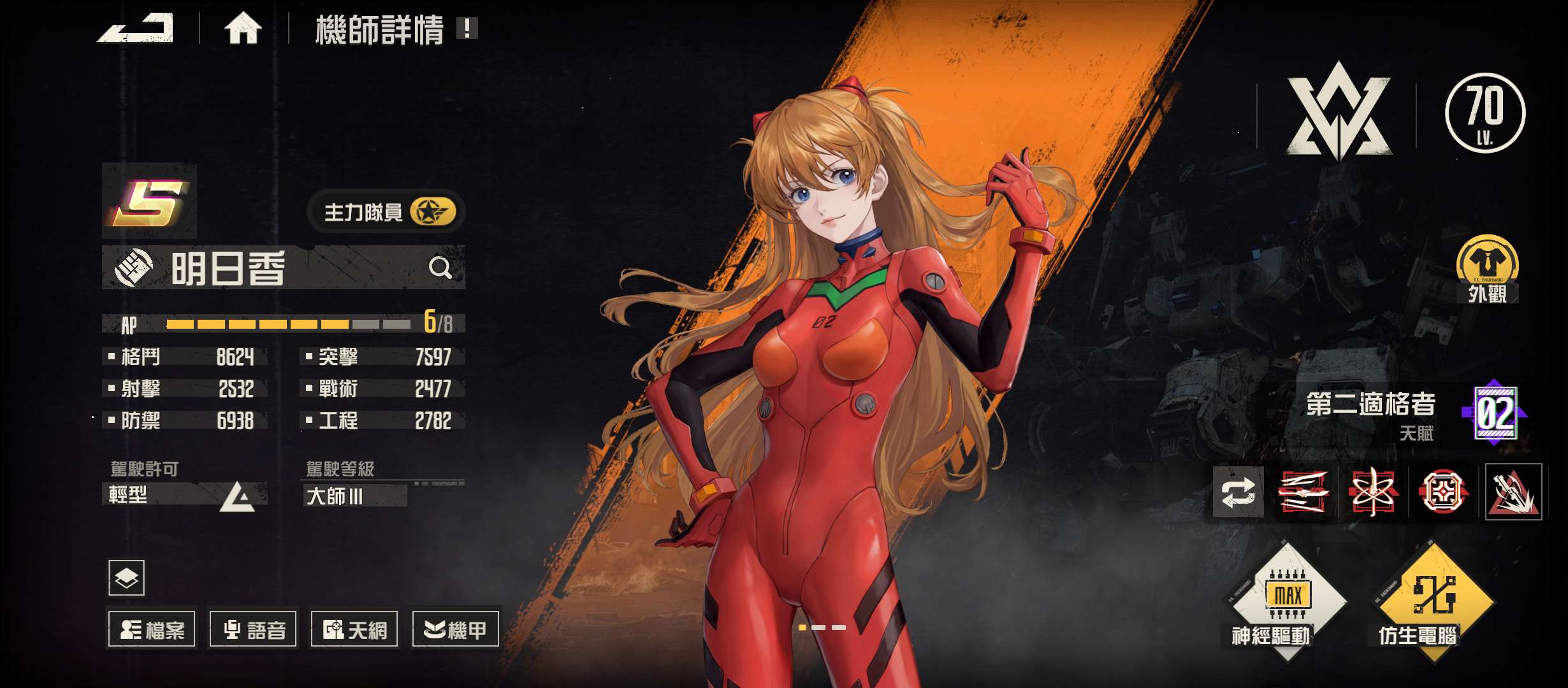Image resolution: width=1568 pixels, height=688 pixels.
Task: Open the 機甲 mecha button
Action: [x=455, y=629]
